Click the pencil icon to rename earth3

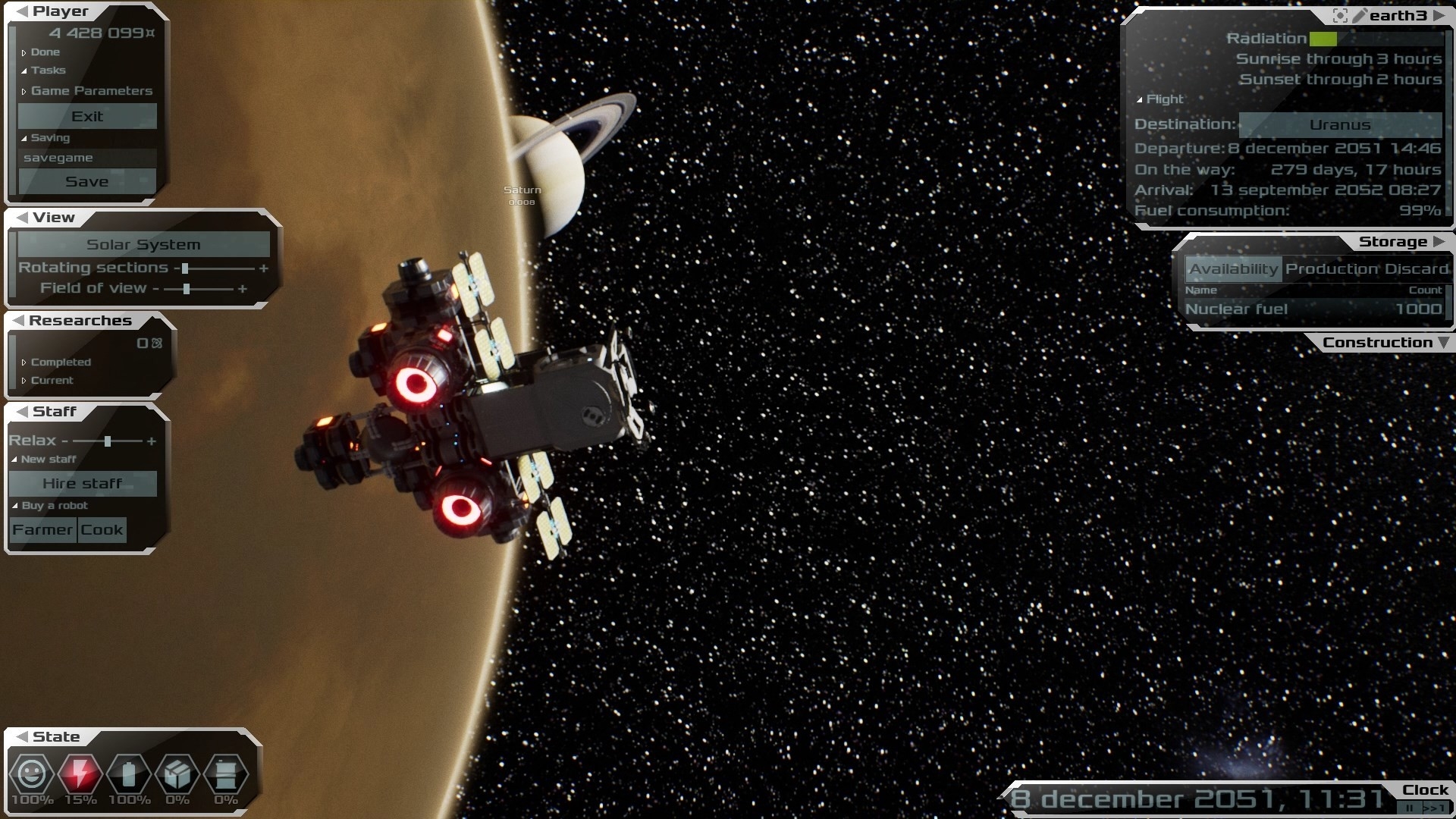(1360, 15)
